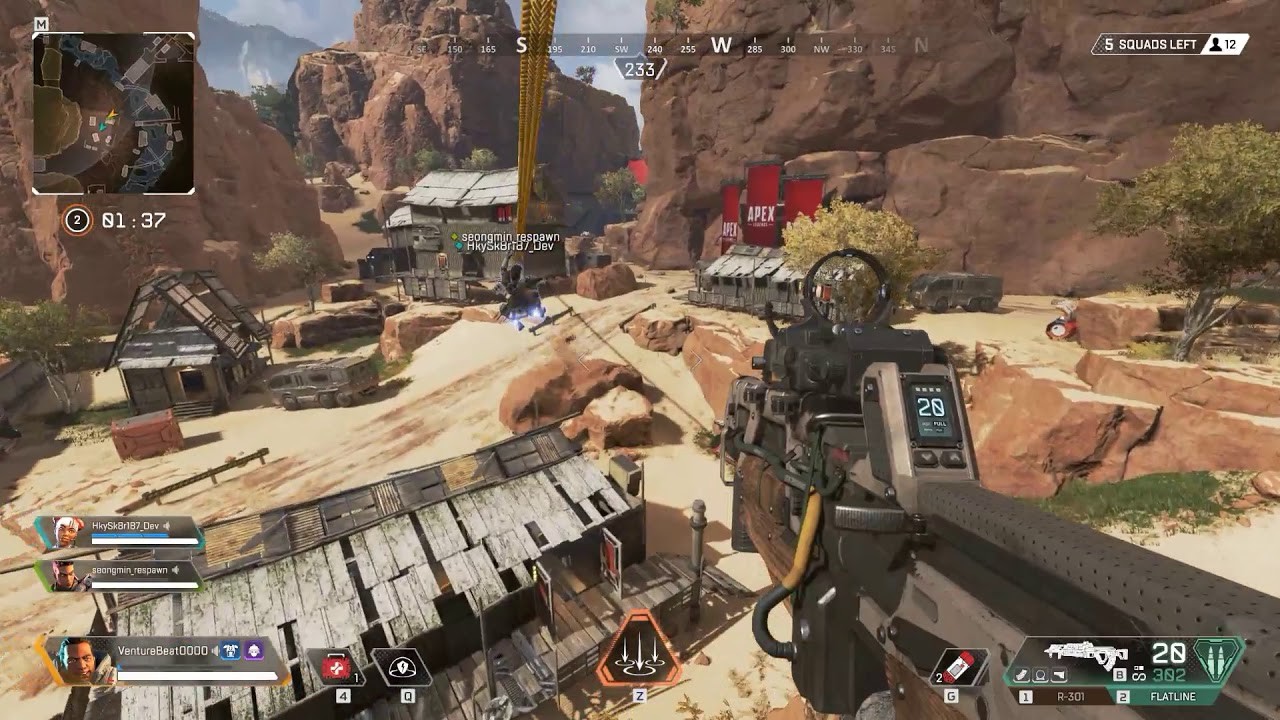This screenshot has width=1280, height=720.
Task: Click HkySk8r187_Dev's health bar
Action: [144, 540]
